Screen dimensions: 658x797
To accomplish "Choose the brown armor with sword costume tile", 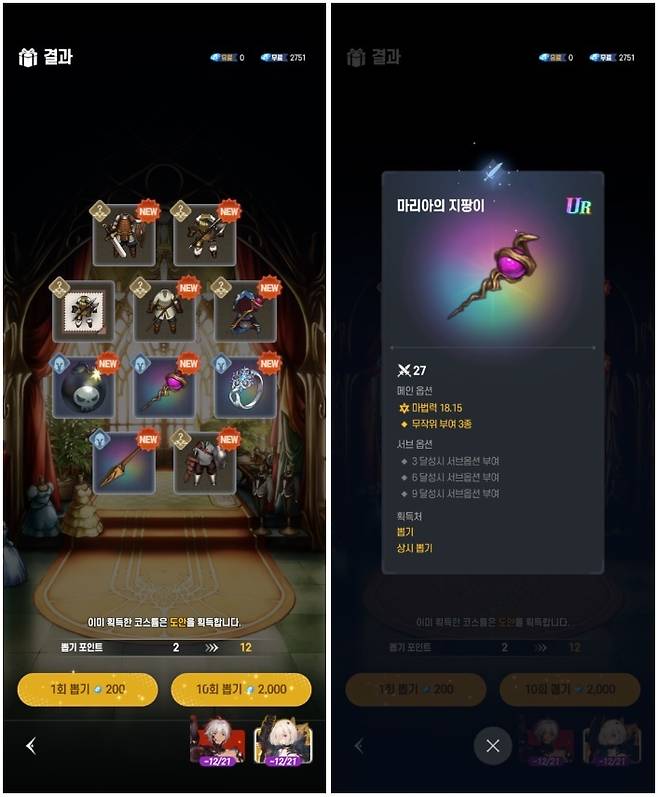I will pos(124,235).
